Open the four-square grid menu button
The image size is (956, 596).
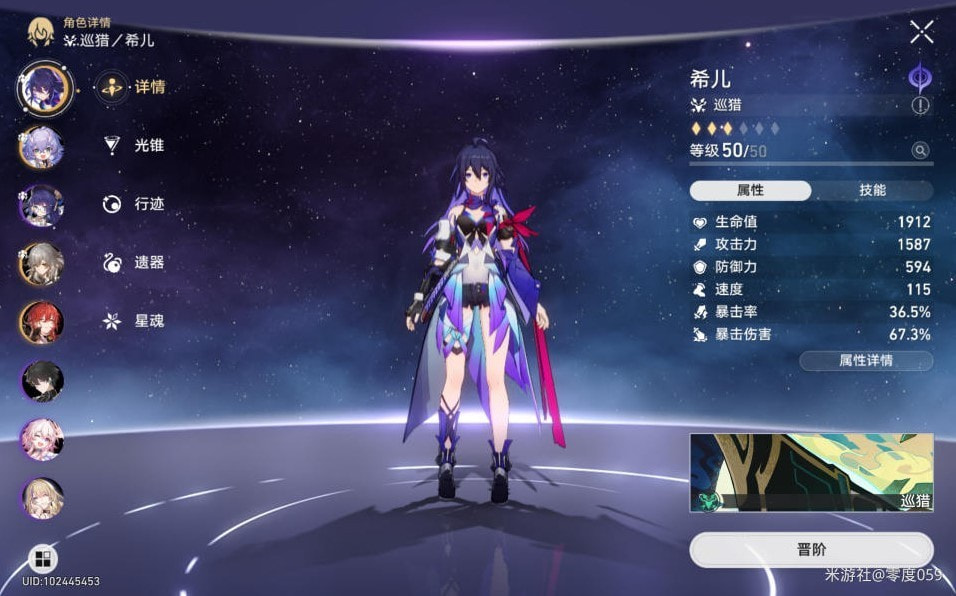[43, 558]
